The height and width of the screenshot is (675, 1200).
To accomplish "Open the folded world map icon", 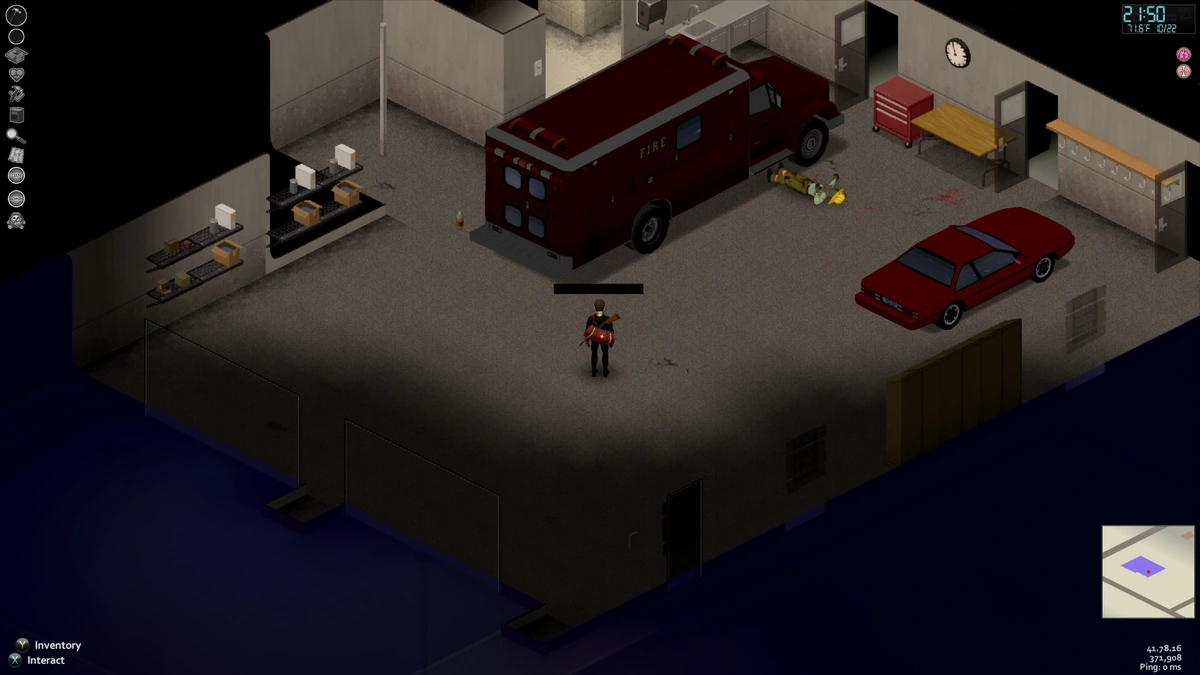I will coord(16,155).
